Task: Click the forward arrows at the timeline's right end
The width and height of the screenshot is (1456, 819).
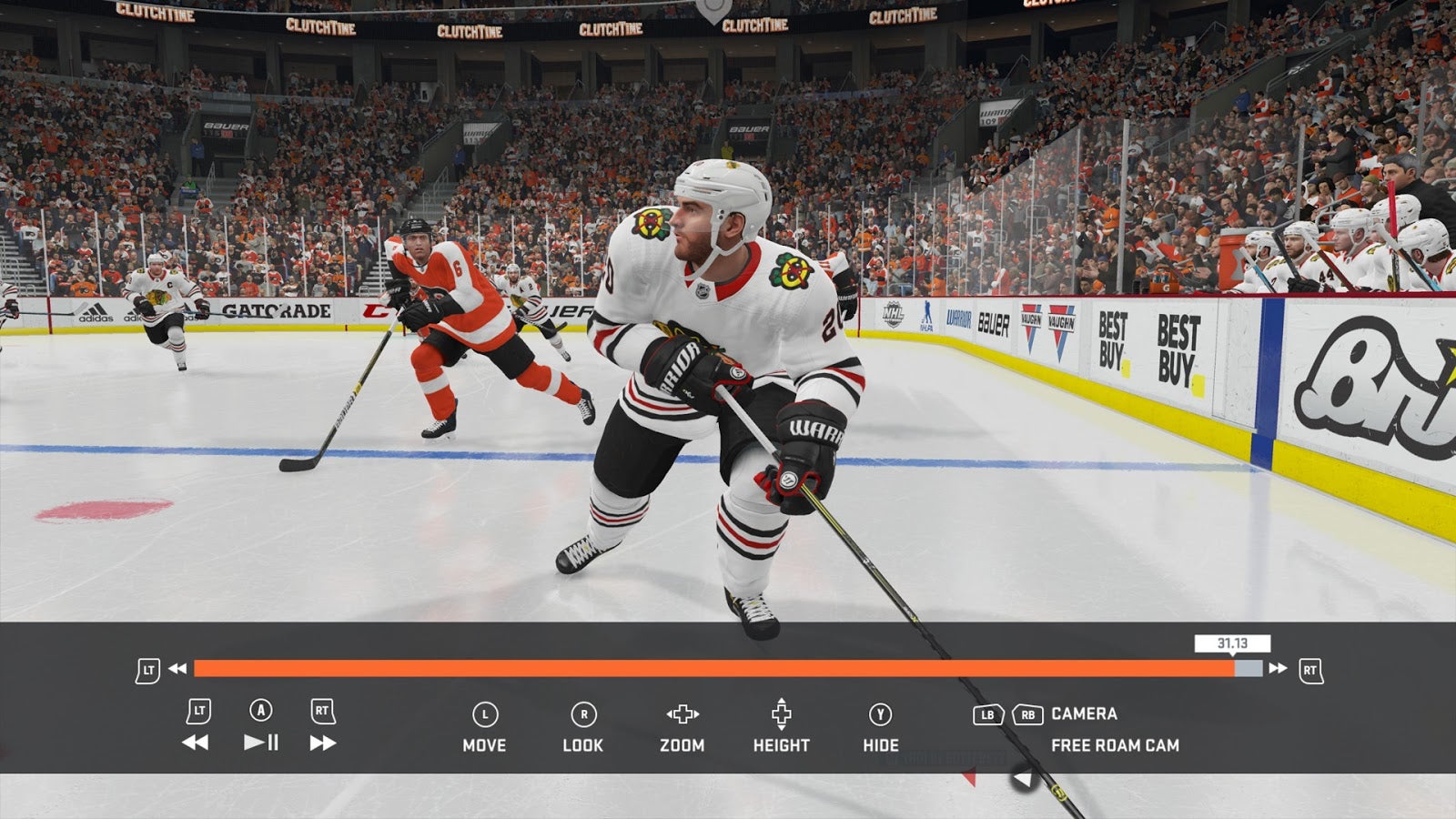Action: (x=1279, y=669)
